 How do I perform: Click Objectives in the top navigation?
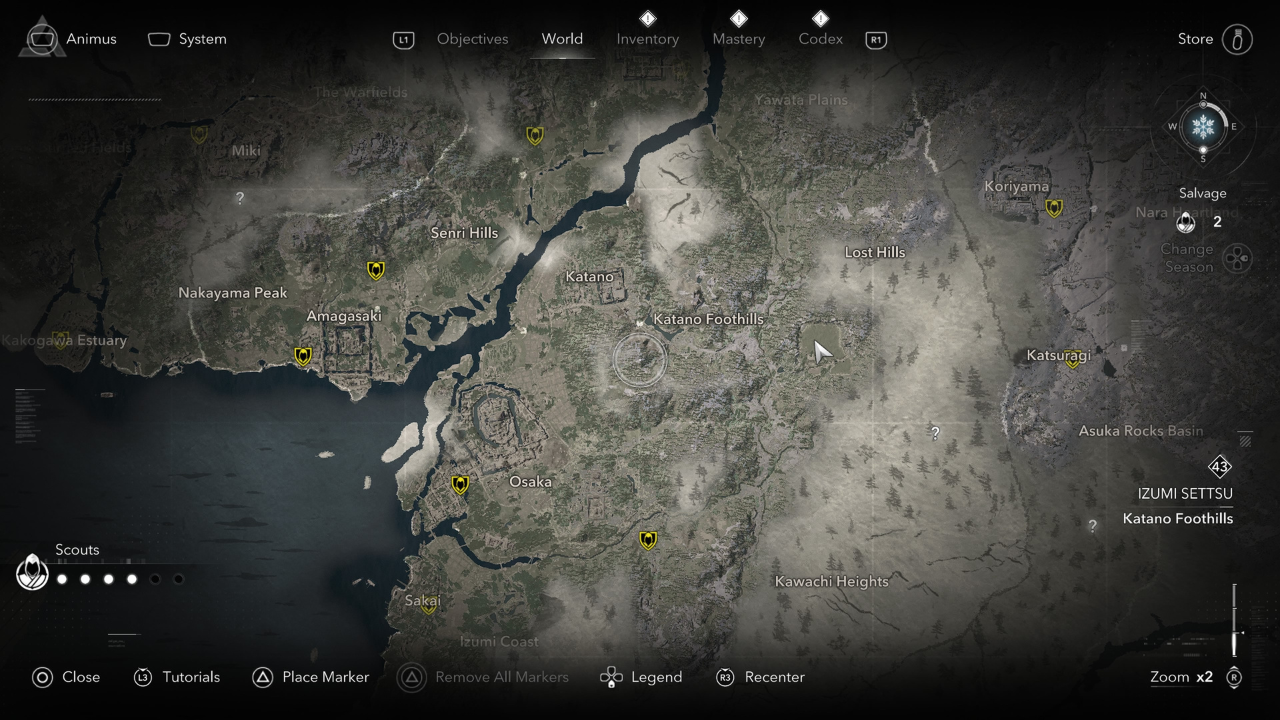click(472, 39)
